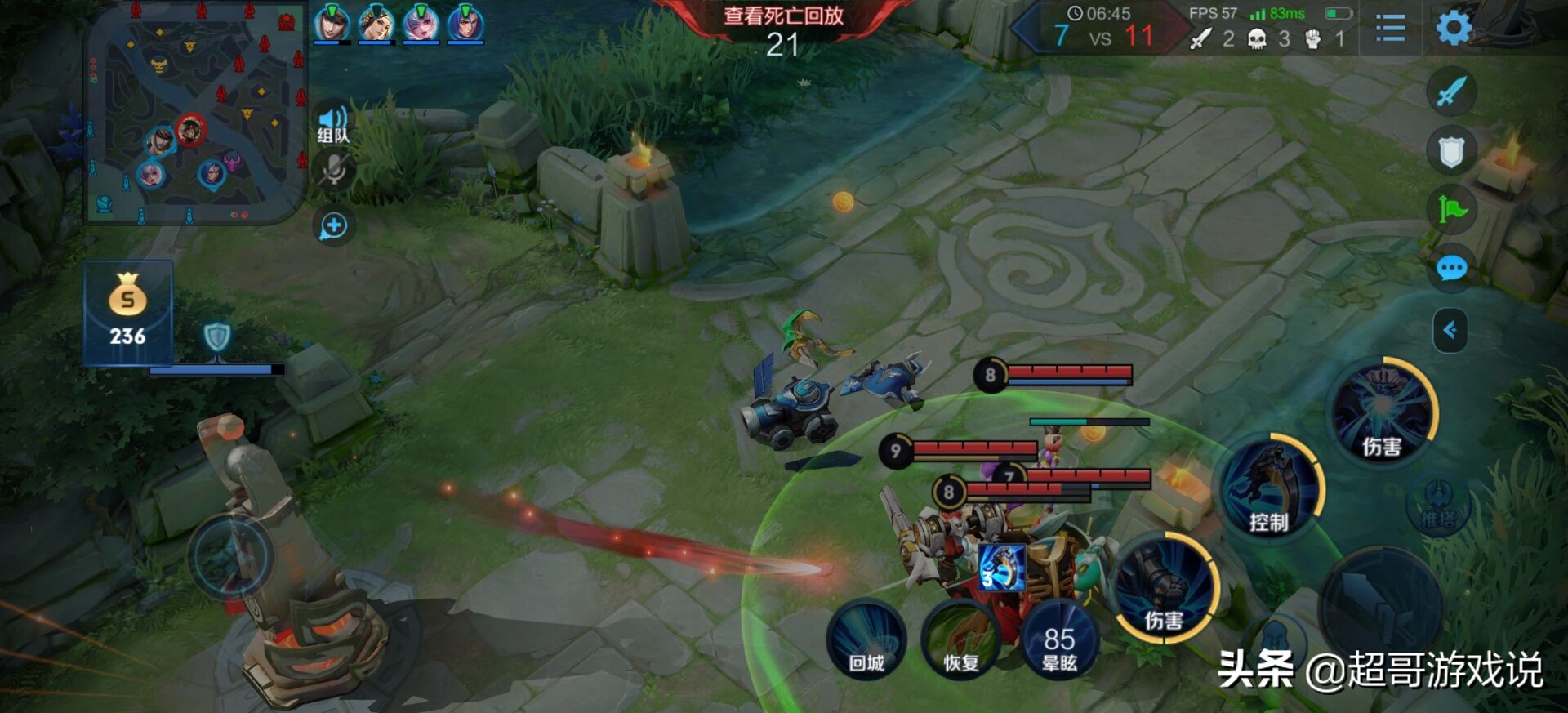The width and height of the screenshot is (1568, 713).
Task: Collapse the signal panel arrow
Action: pos(1450,330)
